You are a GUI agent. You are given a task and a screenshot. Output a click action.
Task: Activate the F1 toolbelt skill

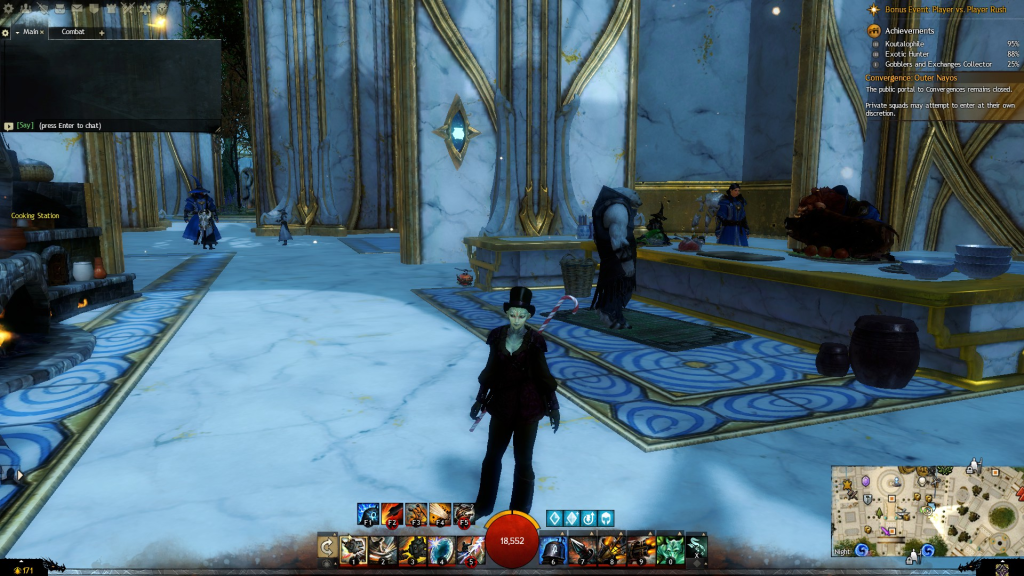point(368,516)
